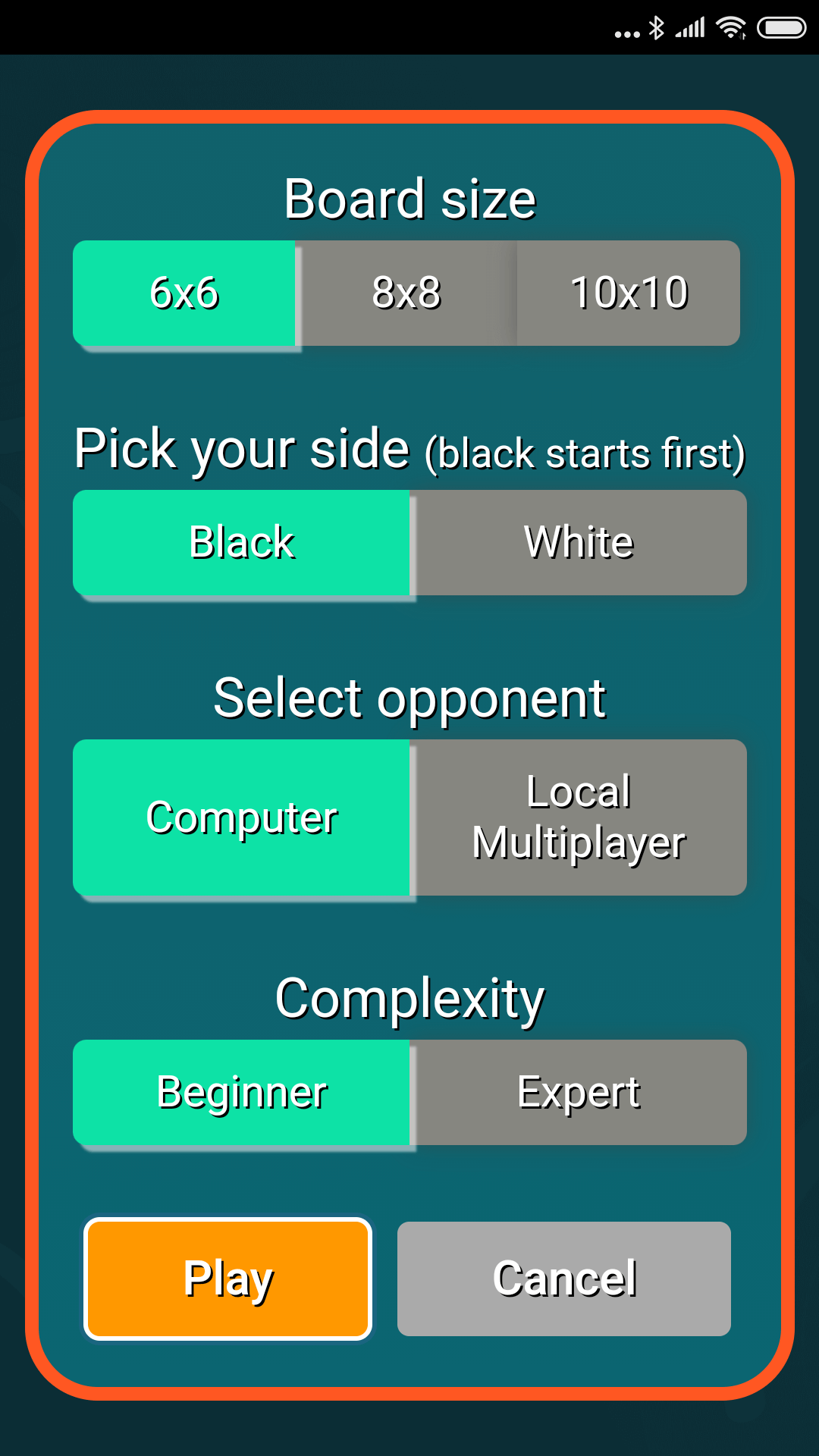This screenshot has height=1456, width=819.
Task: Start the game with Play
Action: click(228, 1279)
